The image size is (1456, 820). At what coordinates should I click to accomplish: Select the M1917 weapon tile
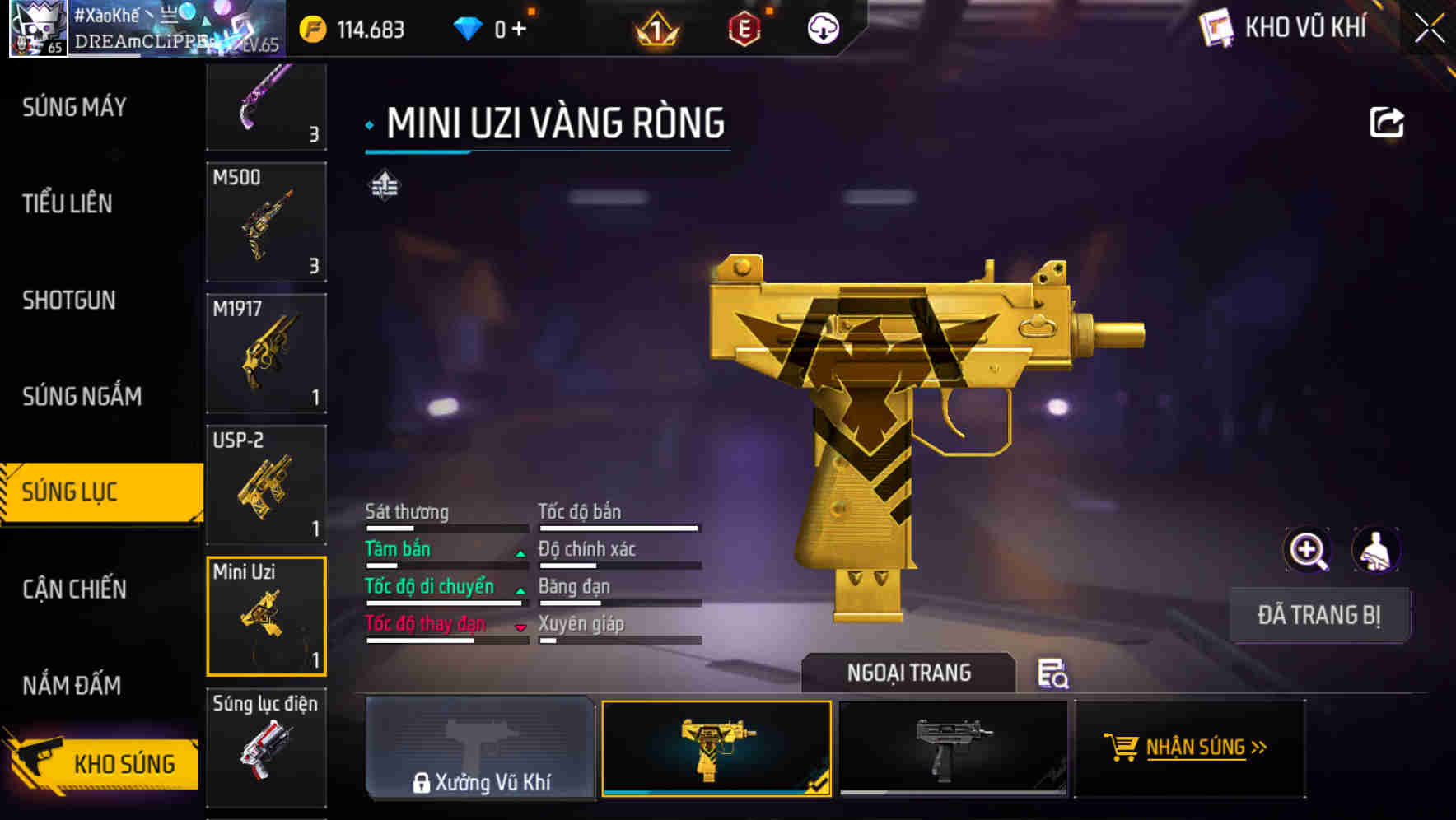coord(266,353)
